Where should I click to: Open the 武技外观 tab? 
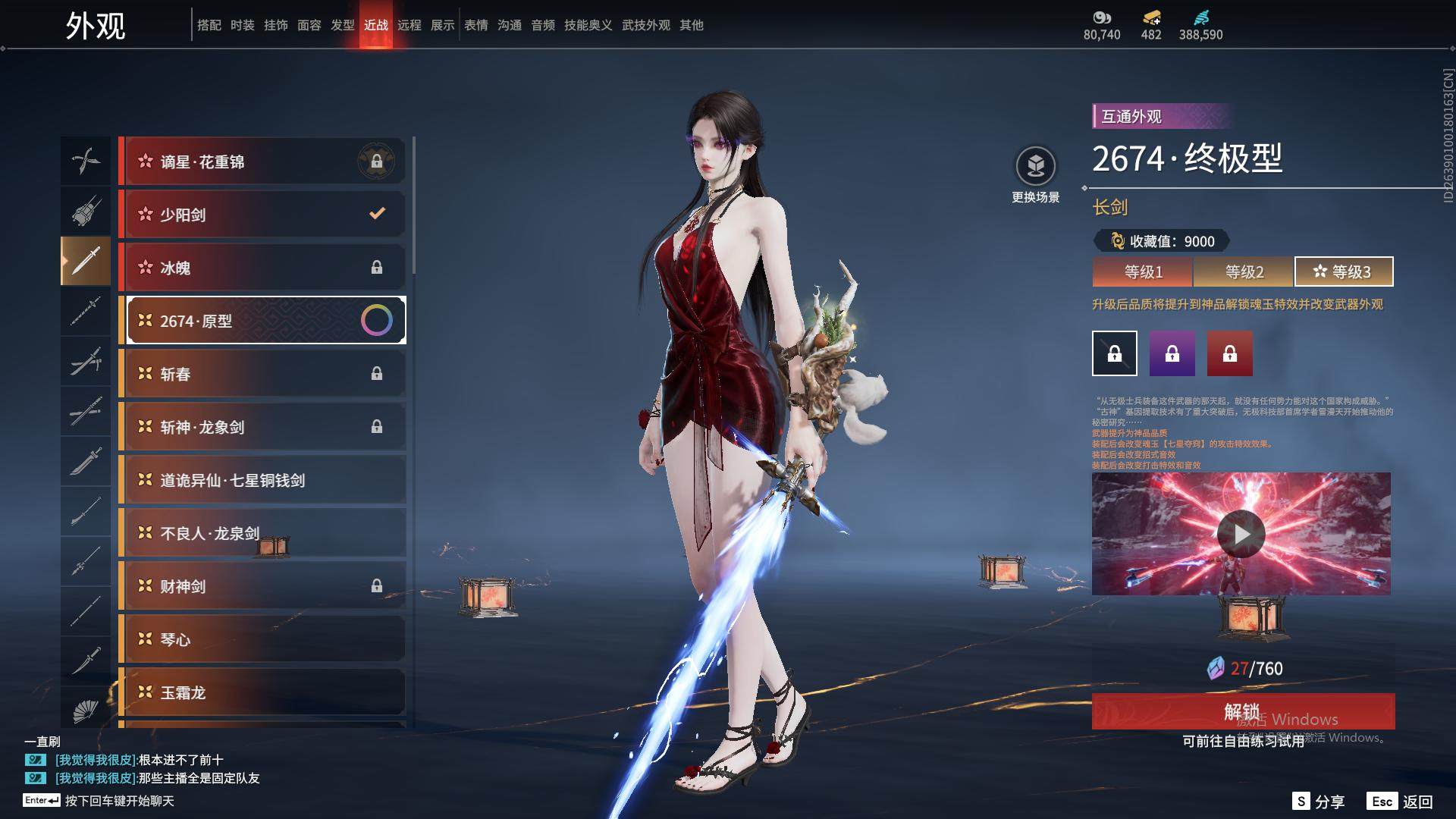[646, 25]
